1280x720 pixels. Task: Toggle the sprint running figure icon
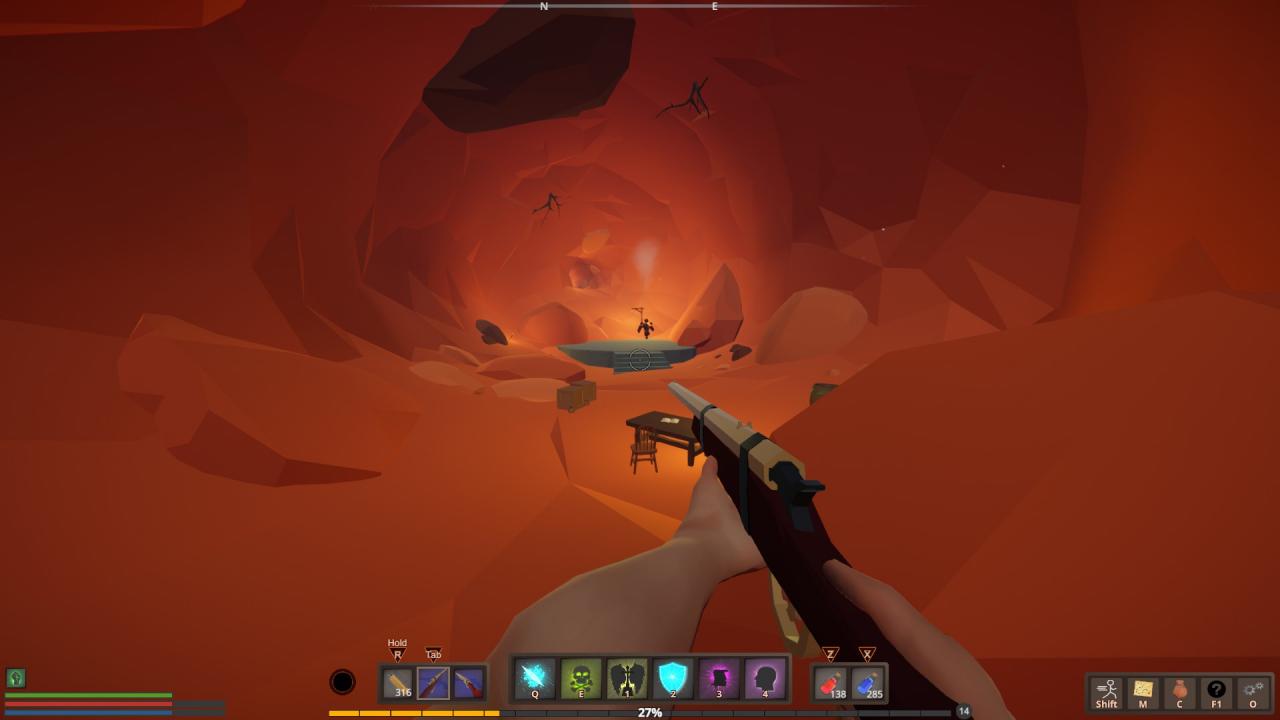click(x=1106, y=692)
